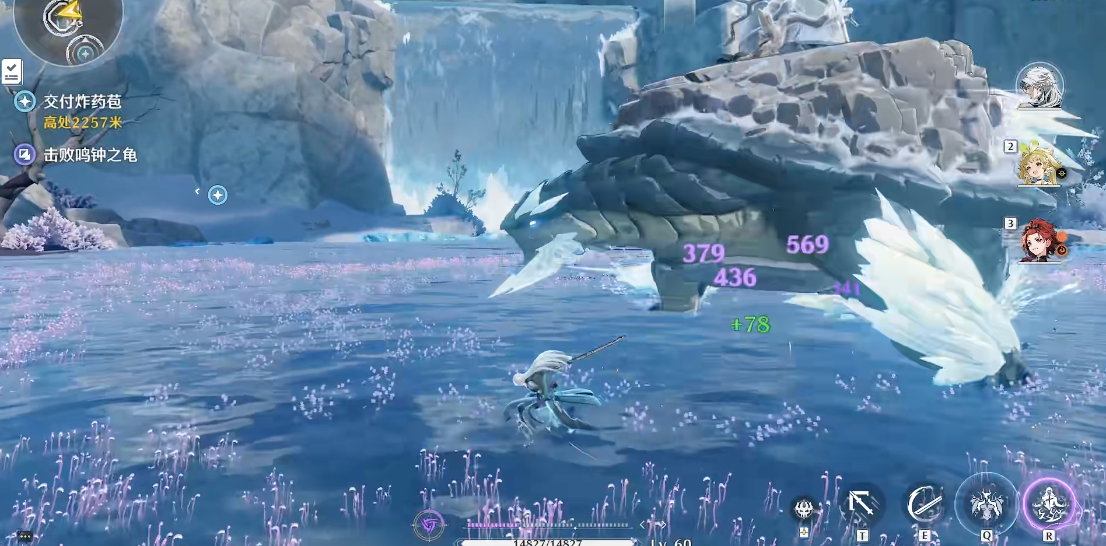Select the 交付炸药苞 quest objective
The image size is (1106, 546).
[x=84, y=101]
